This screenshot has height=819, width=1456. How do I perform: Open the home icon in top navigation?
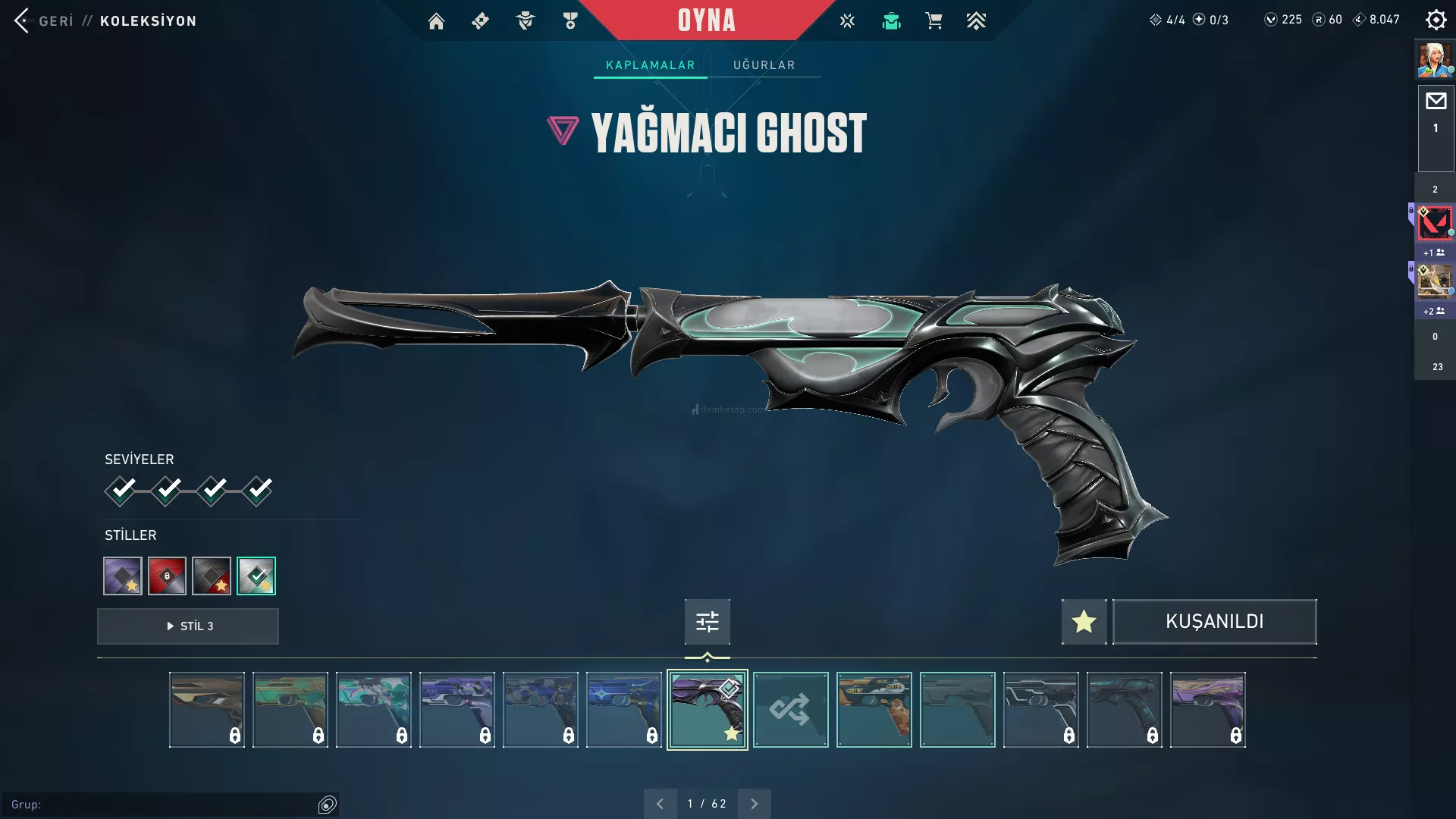(436, 21)
